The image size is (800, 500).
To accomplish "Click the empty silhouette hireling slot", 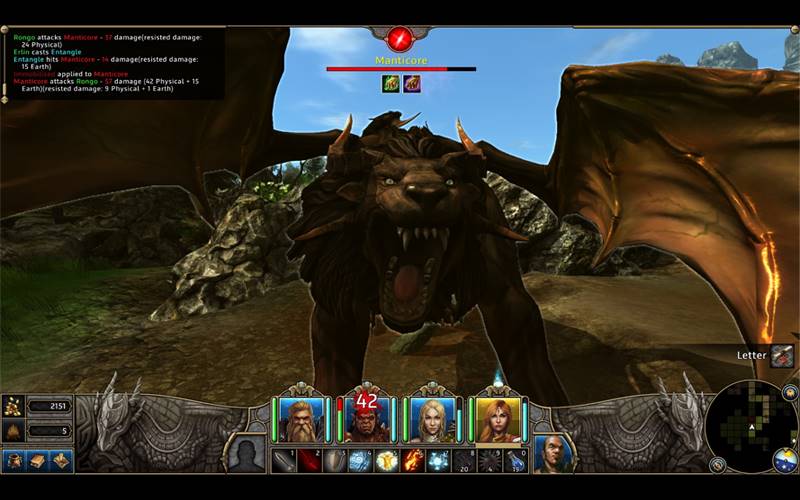I will click(x=246, y=453).
